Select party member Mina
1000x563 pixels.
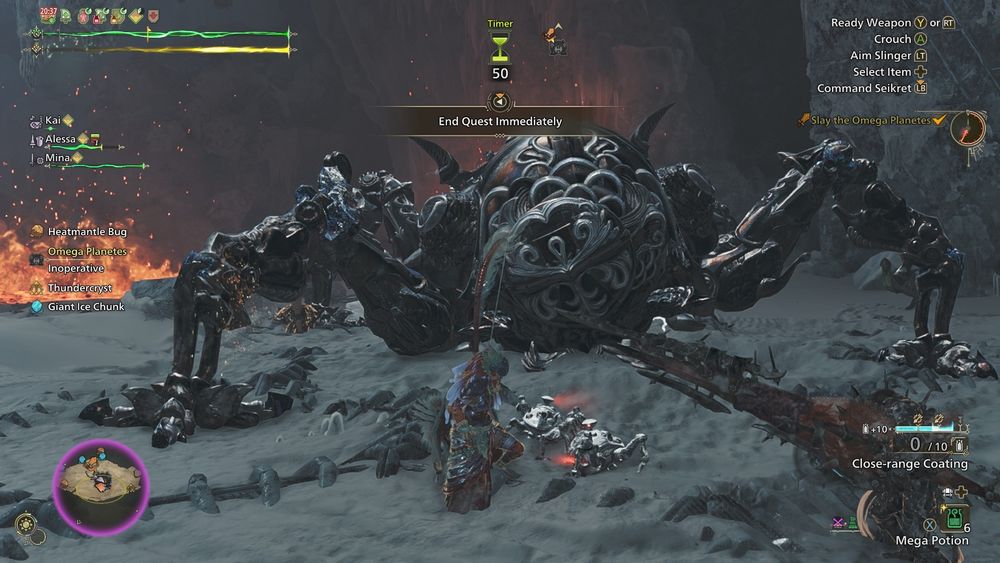tap(56, 157)
